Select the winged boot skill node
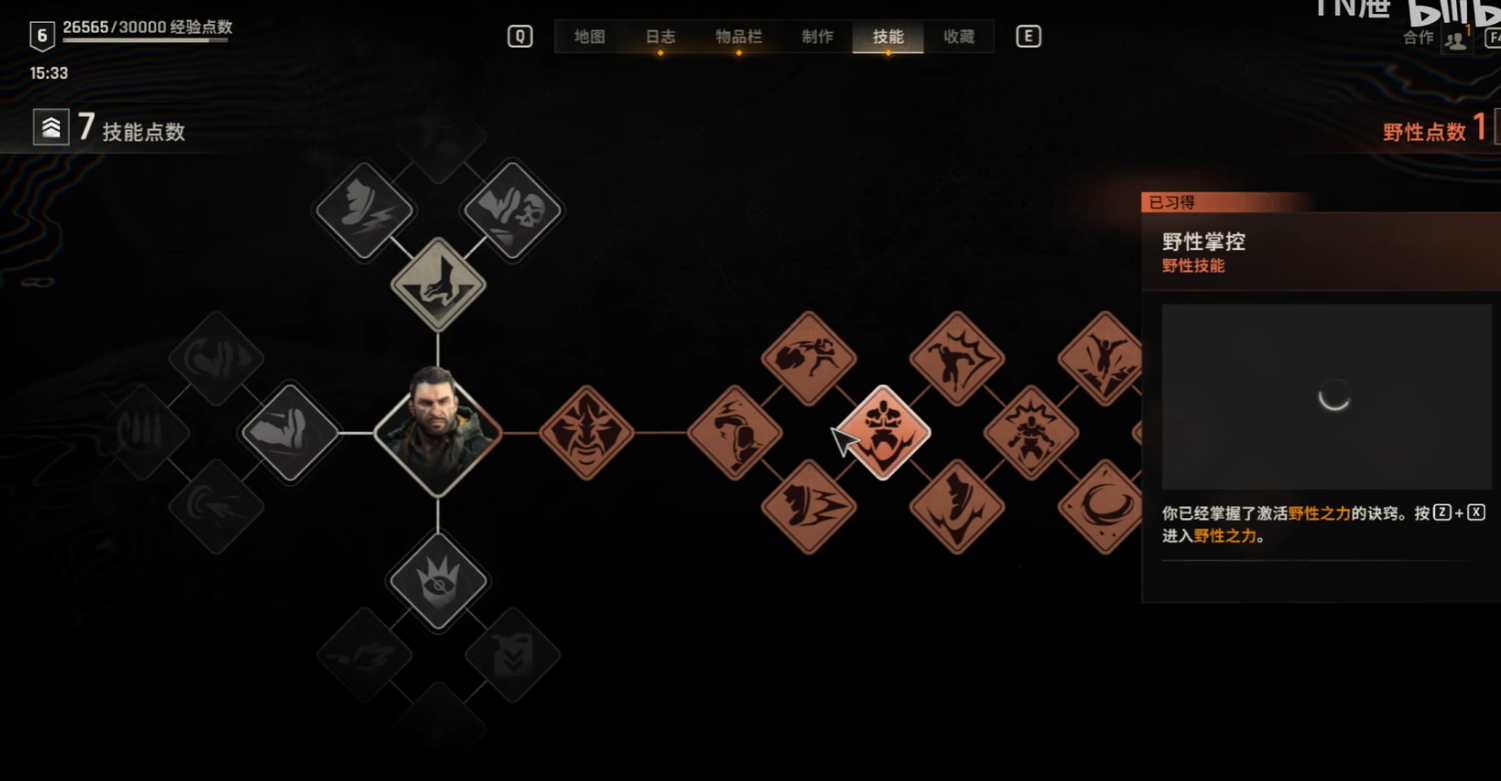This screenshot has height=781, width=1501. click(364, 211)
